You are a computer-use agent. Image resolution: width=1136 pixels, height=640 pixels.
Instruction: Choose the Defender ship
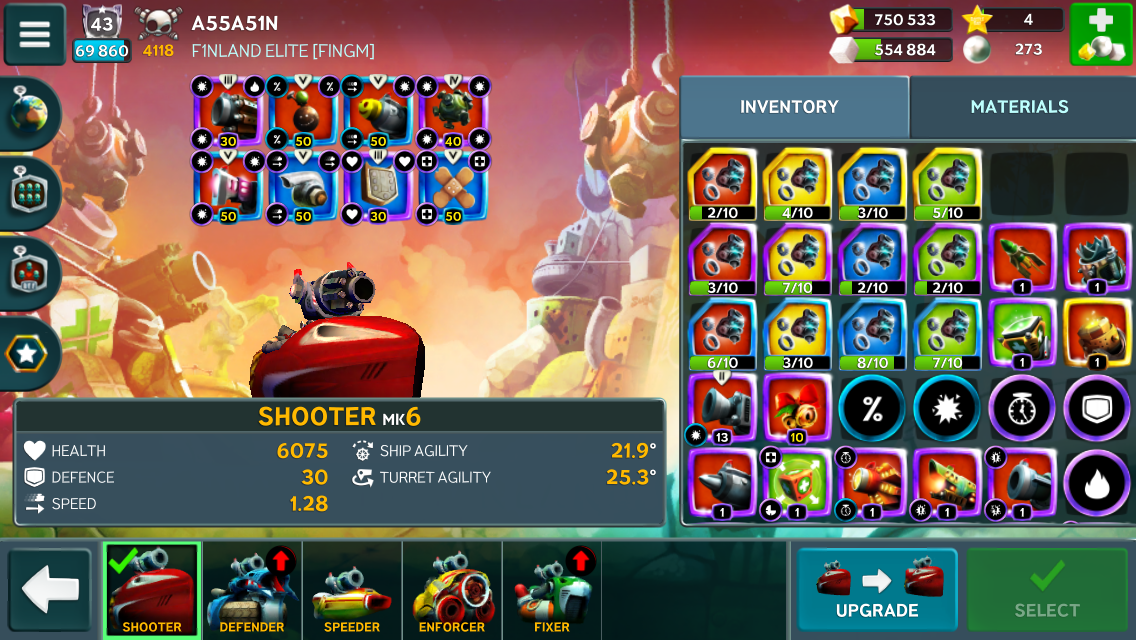click(x=252, y=591)
